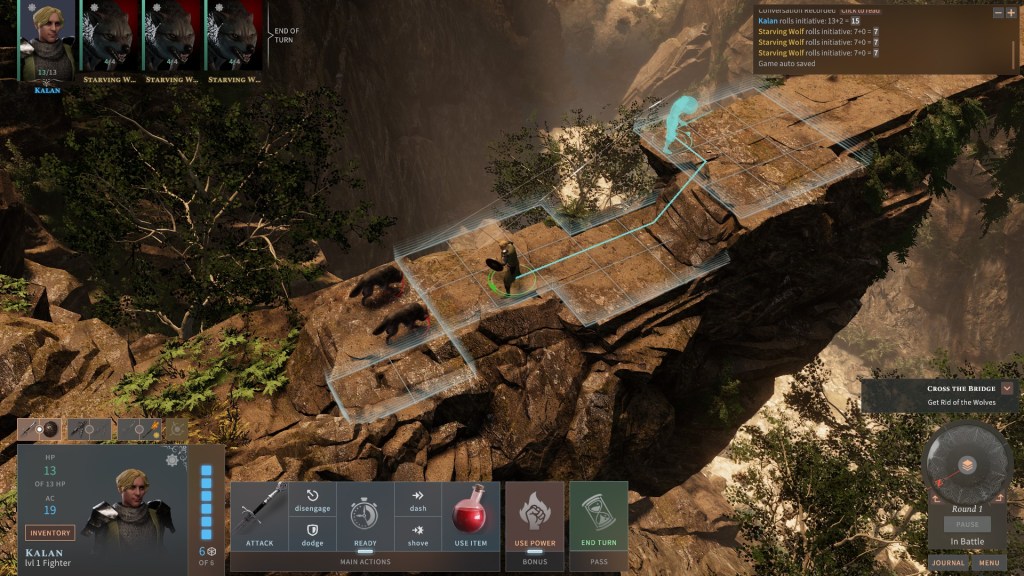Screen dimensions: 1024x576
Task: Open the Journal
Action: 948,563
